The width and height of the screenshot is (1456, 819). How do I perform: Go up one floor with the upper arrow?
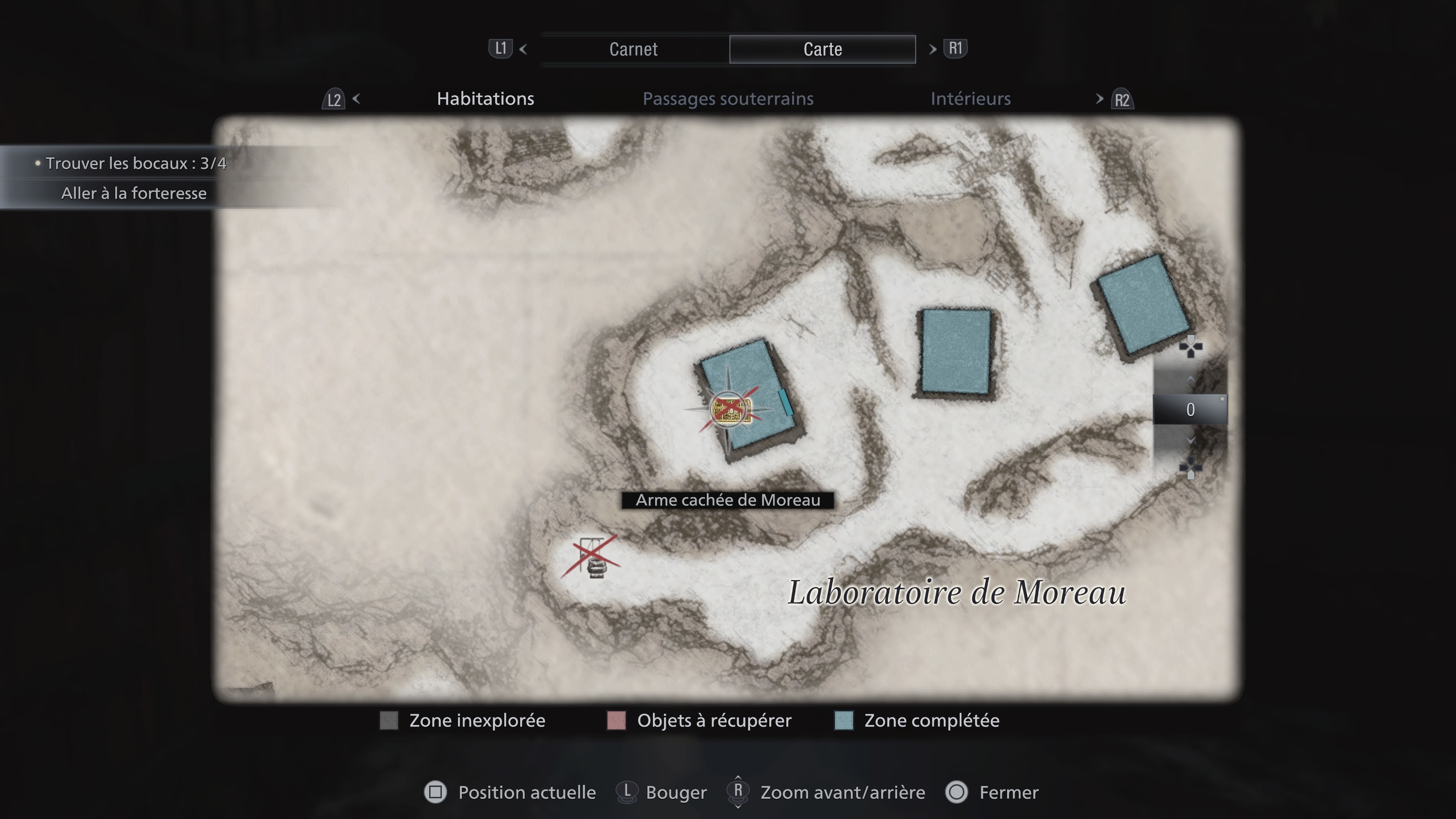[x=1190, y=380]
